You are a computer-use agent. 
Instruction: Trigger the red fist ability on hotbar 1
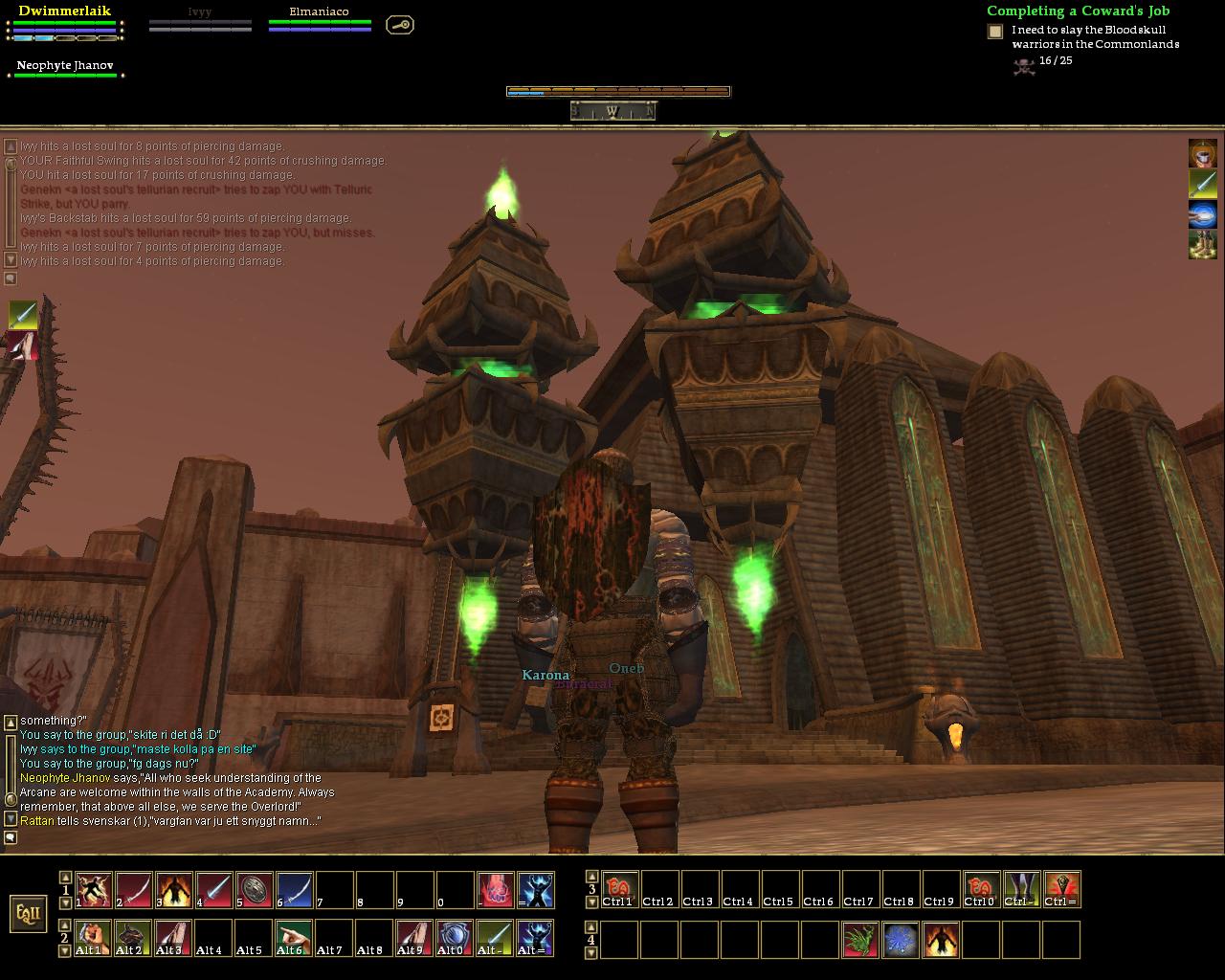(x=496, y=890)
